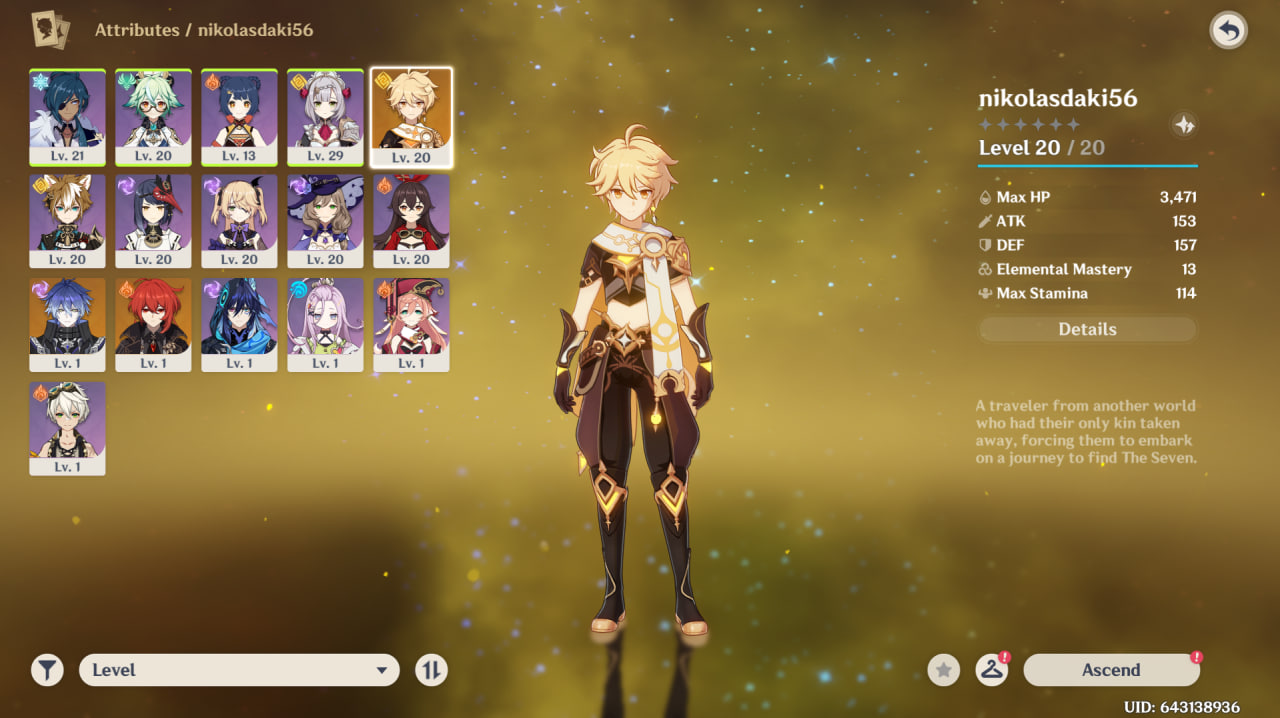Pick Xiangling at level 13
The width and height of the screenshot is (1280, 718).
point(239,116)
